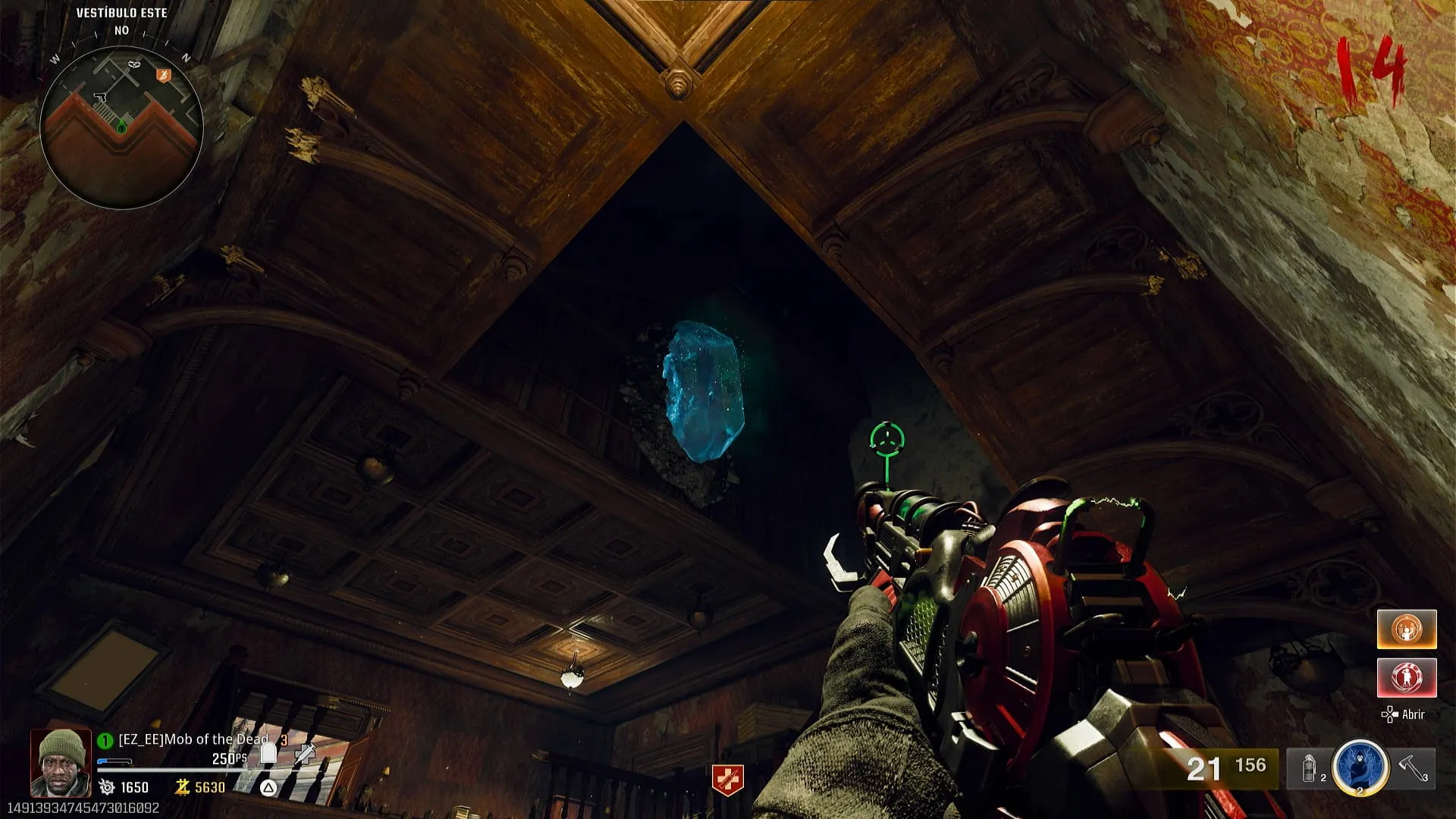This screenshot has width=1456, height=819.
Task: Activate the blue hooded field upgrade
Action: tap(1360, 767)
